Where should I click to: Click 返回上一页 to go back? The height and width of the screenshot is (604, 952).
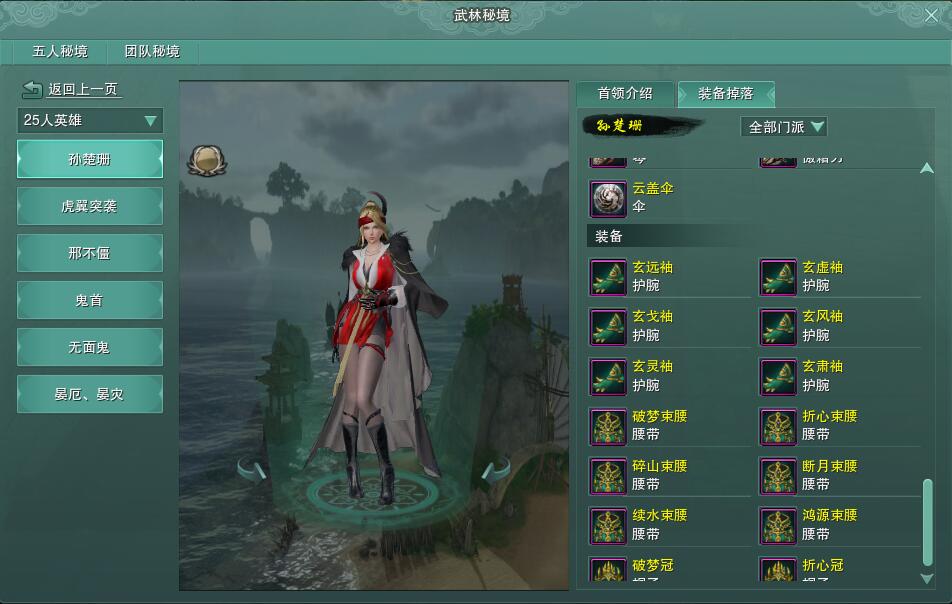[70, 89]
